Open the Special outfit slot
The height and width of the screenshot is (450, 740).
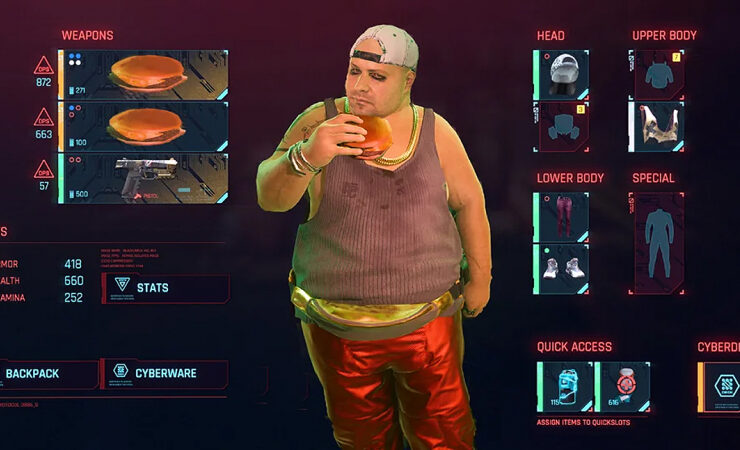tap(657, 243)
